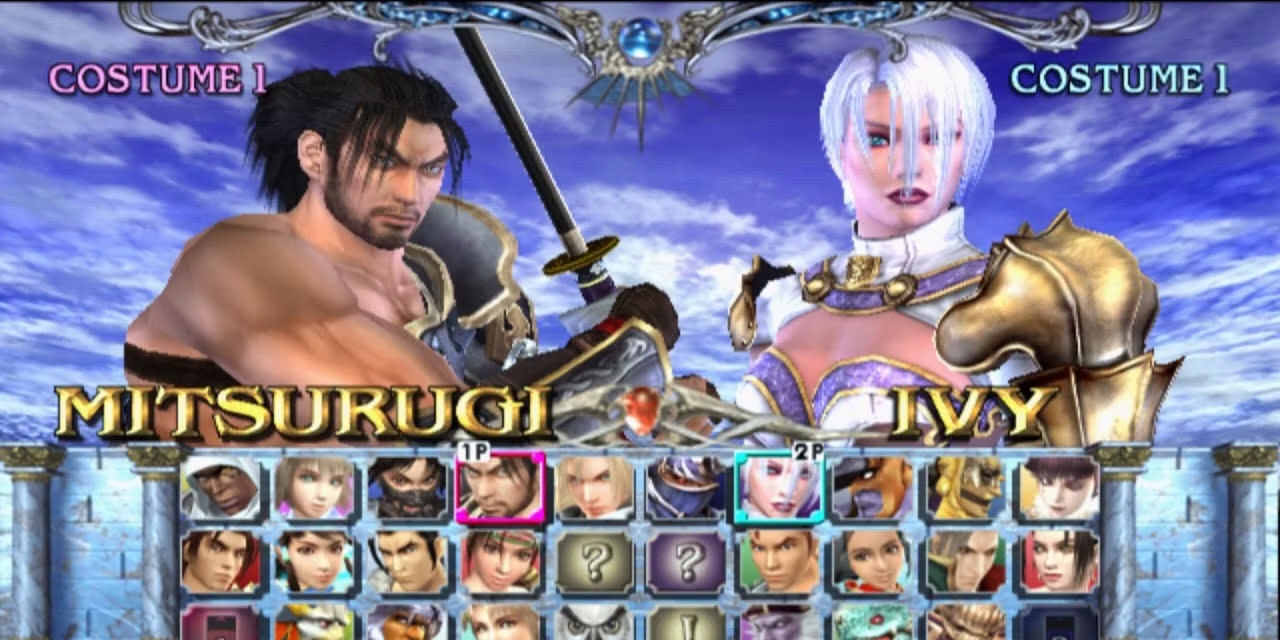The width and height of the screenshot is (1280, 640).
Task: Select Talim's portrait with the green headband
Action: pos(500,562)
